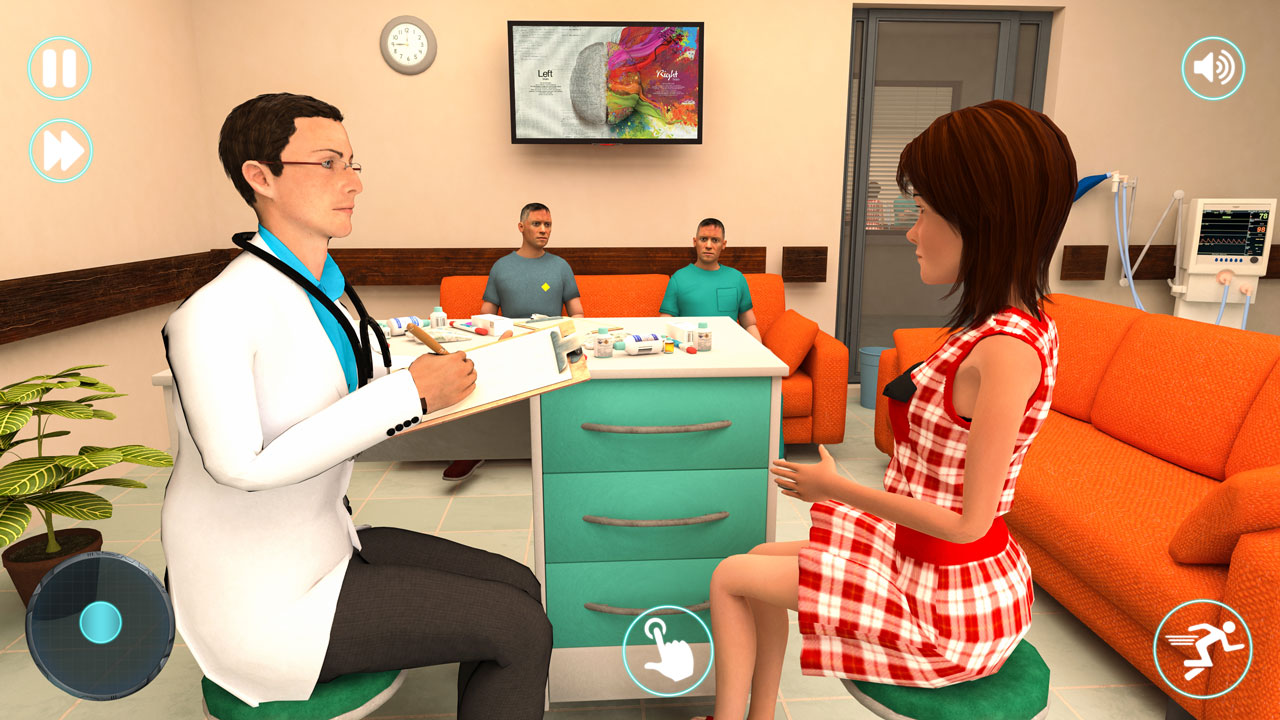1280x720 pixels.
Task: Pause the game
Action: click(x=60, y=68)
